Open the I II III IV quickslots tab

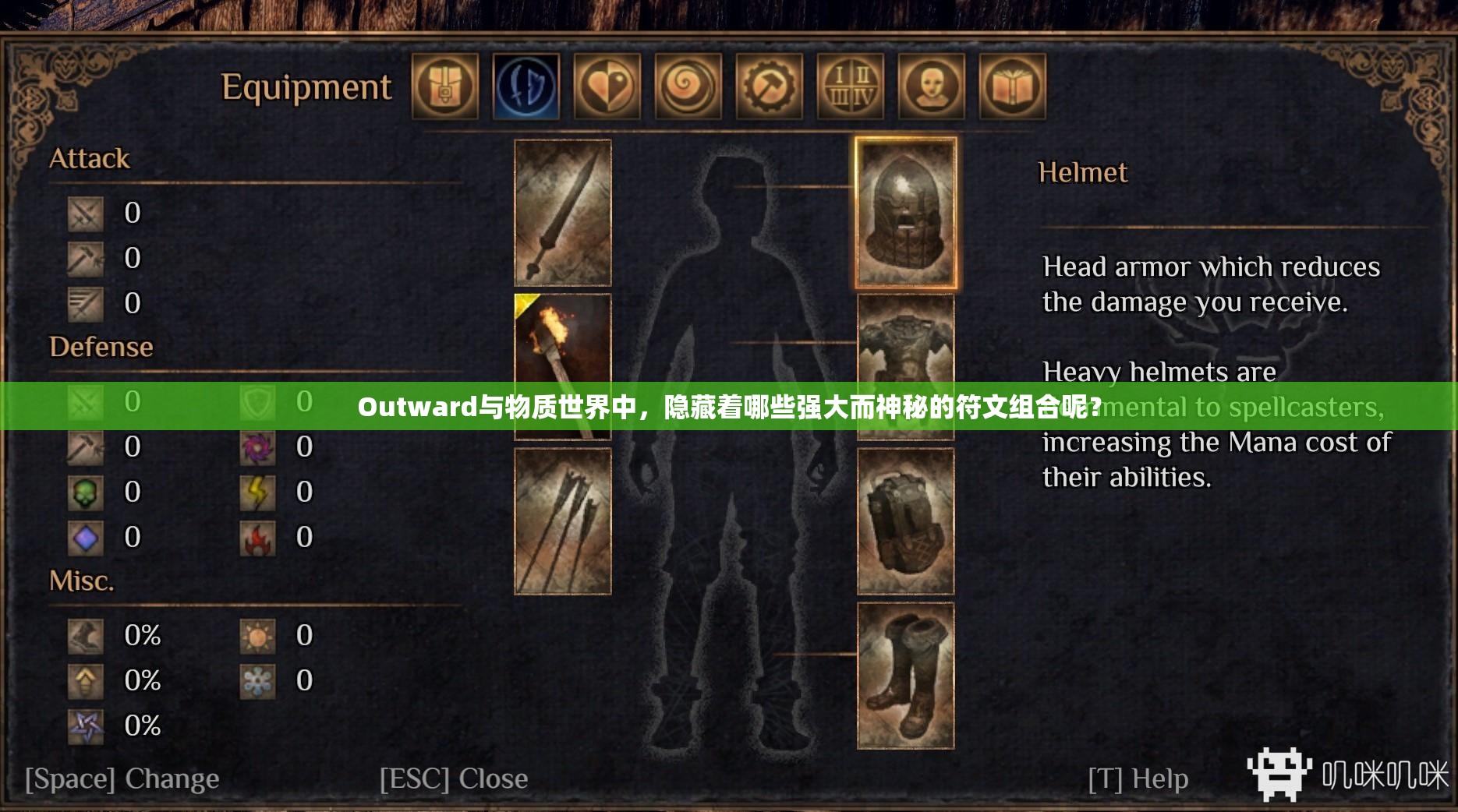tap(851, 88)
